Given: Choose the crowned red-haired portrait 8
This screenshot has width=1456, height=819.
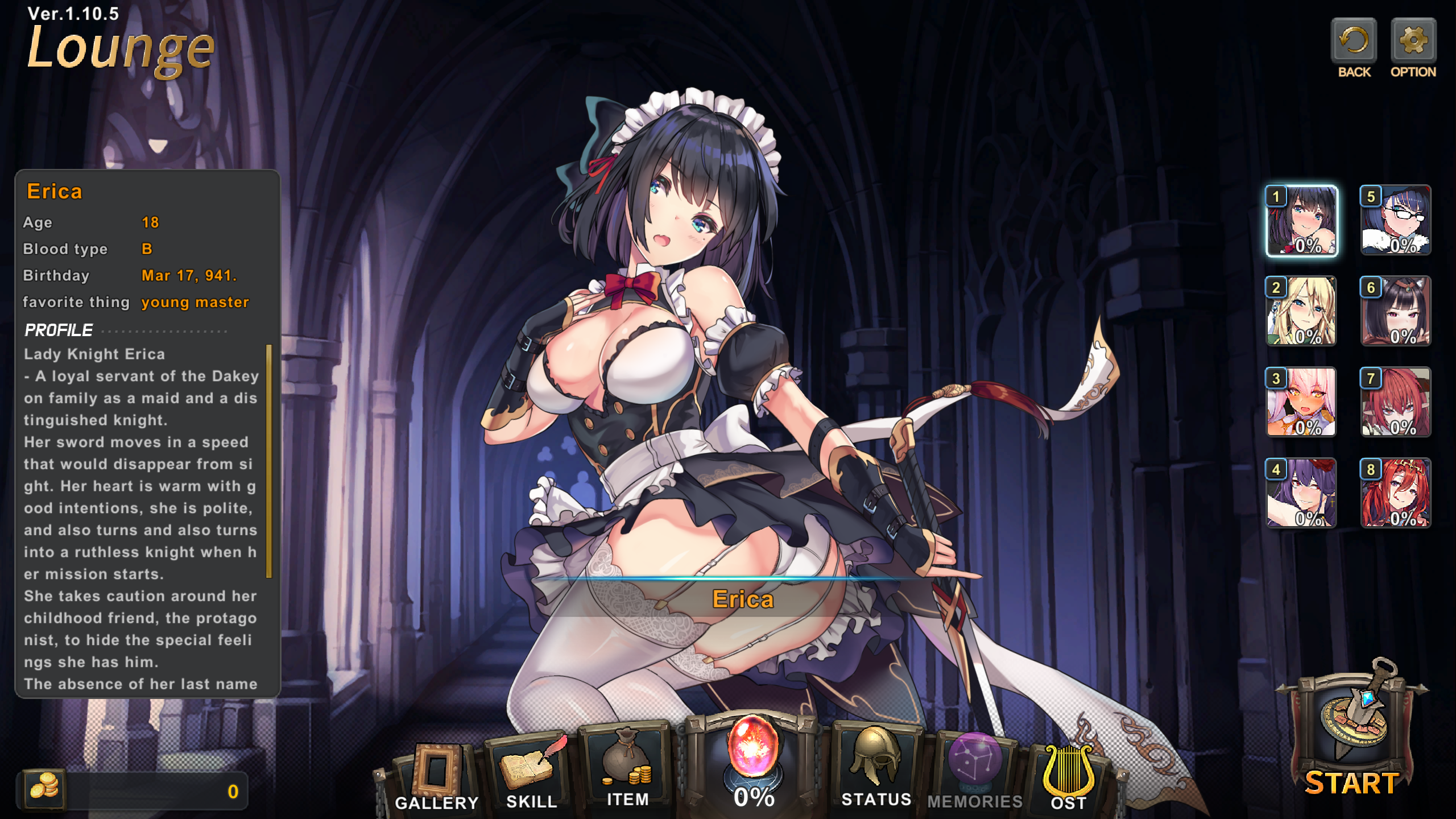Looking at the screenshot, I should 1396,493.
